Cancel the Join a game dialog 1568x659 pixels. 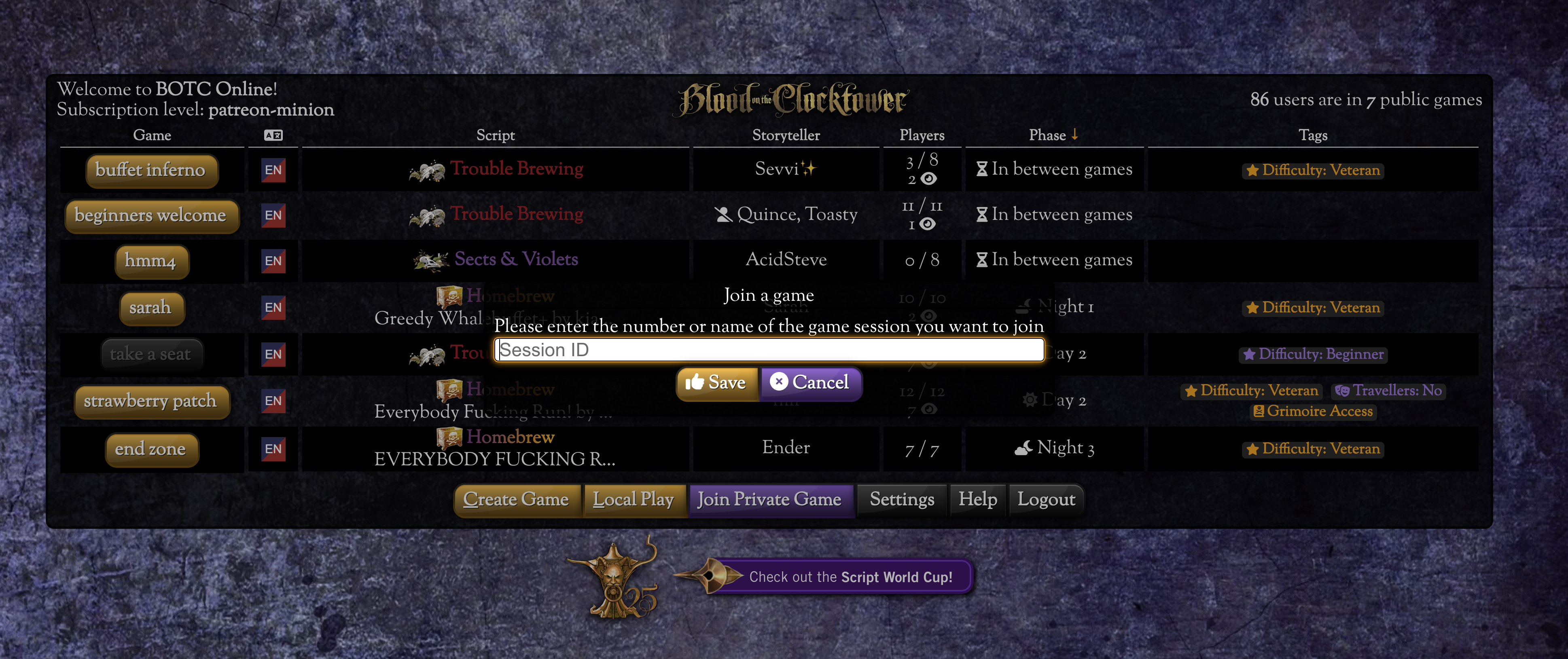[810, 383]
